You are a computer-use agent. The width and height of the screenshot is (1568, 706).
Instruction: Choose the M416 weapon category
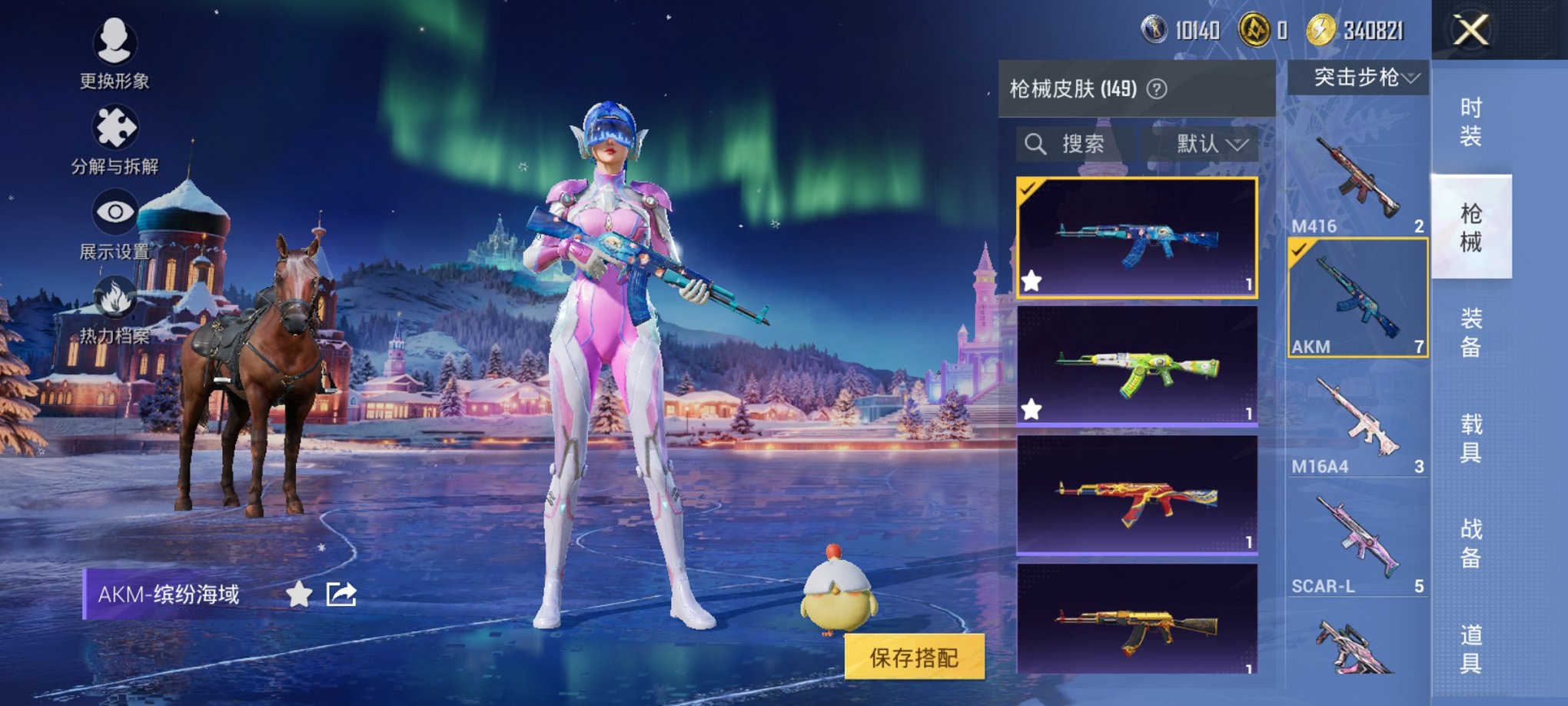(1357, 181)
